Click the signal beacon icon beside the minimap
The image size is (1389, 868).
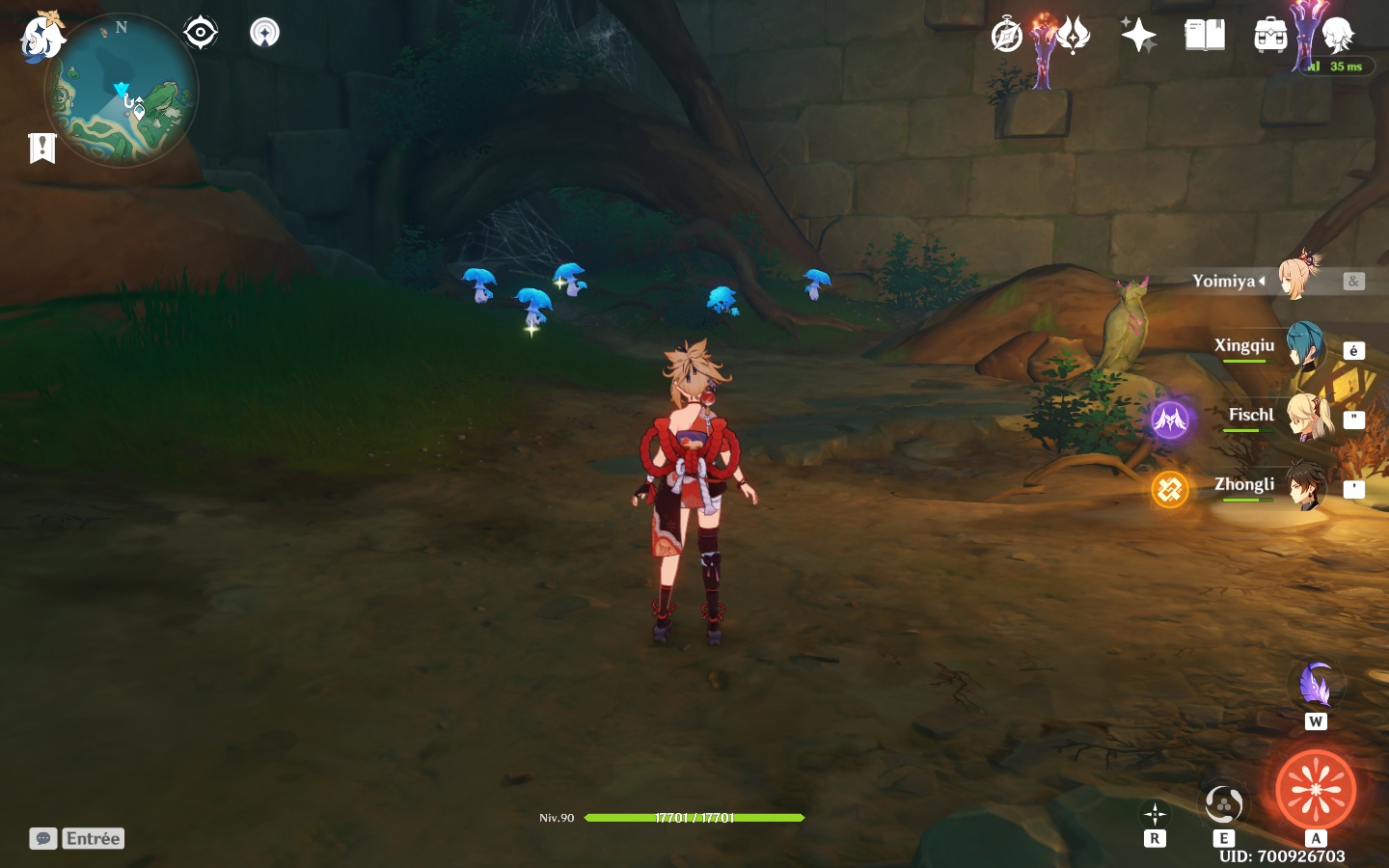(264, 33)
